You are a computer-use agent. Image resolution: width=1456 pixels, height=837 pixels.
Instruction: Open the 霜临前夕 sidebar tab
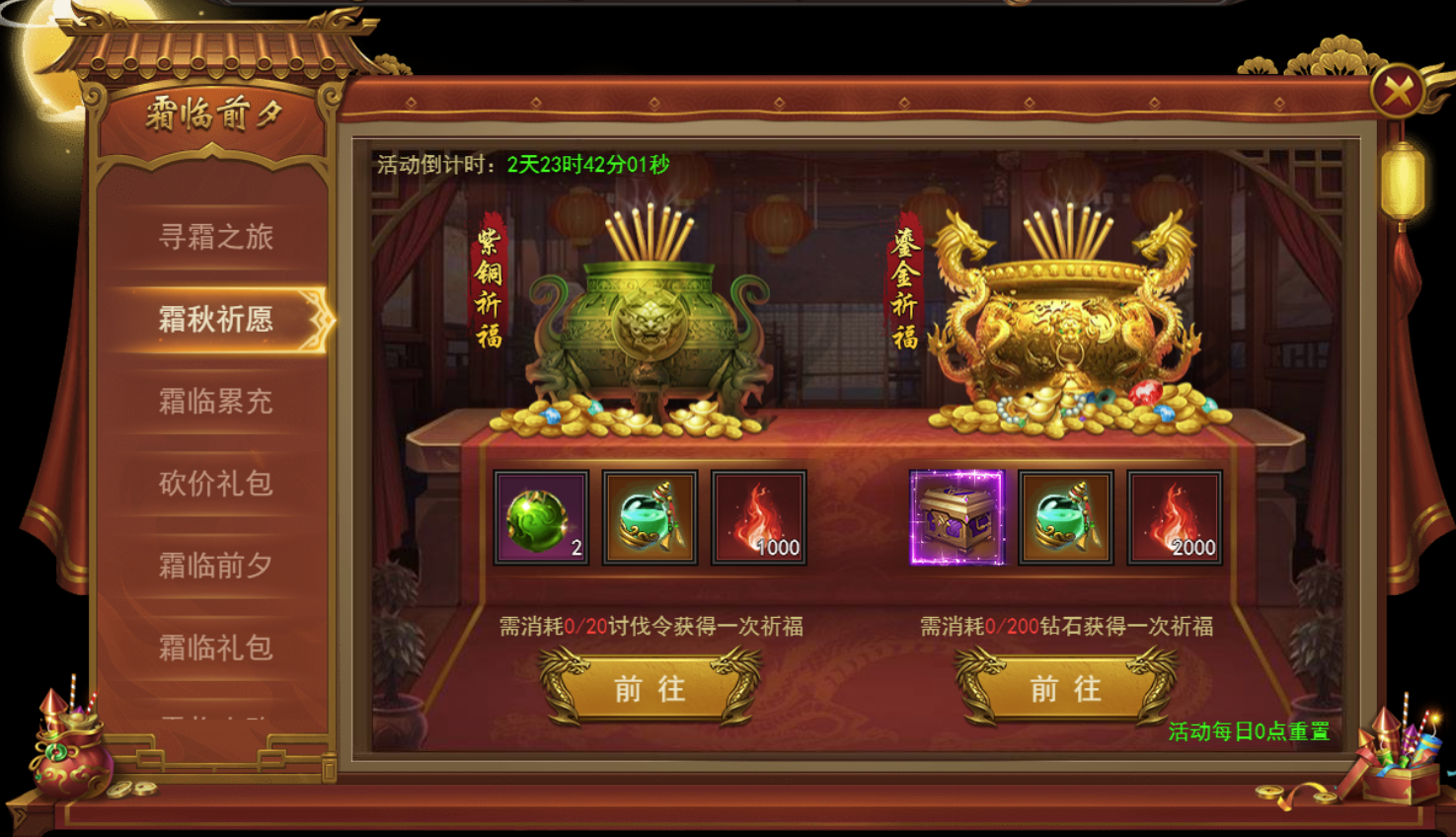click(x=215, y=566)
